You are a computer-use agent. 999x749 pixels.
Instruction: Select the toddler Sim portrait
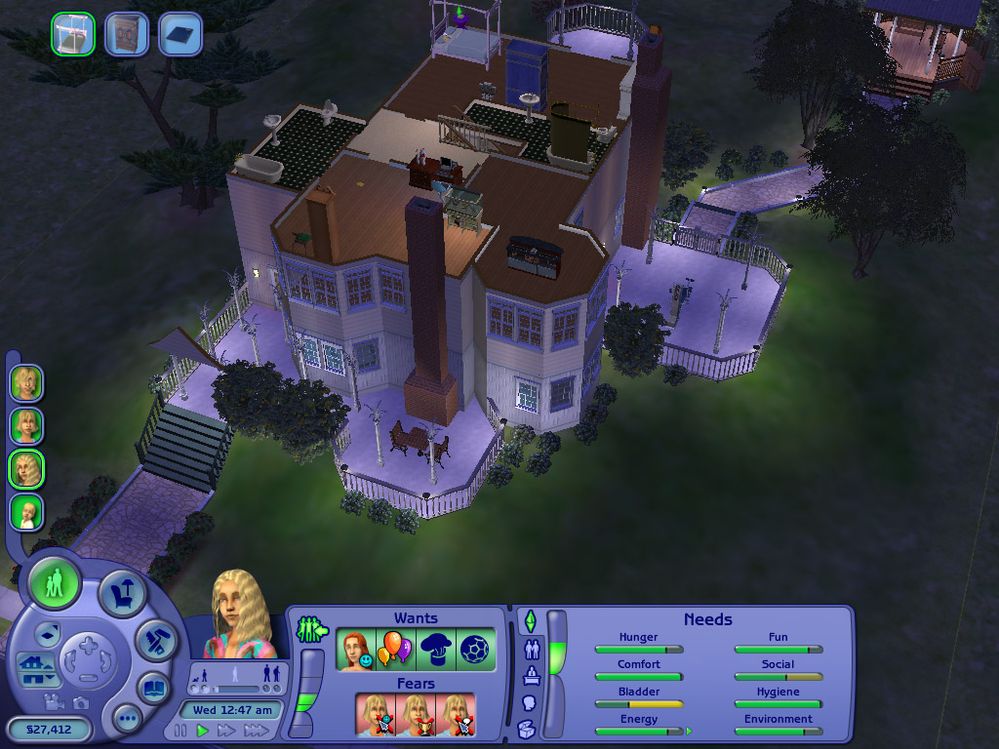click(26, 513)
